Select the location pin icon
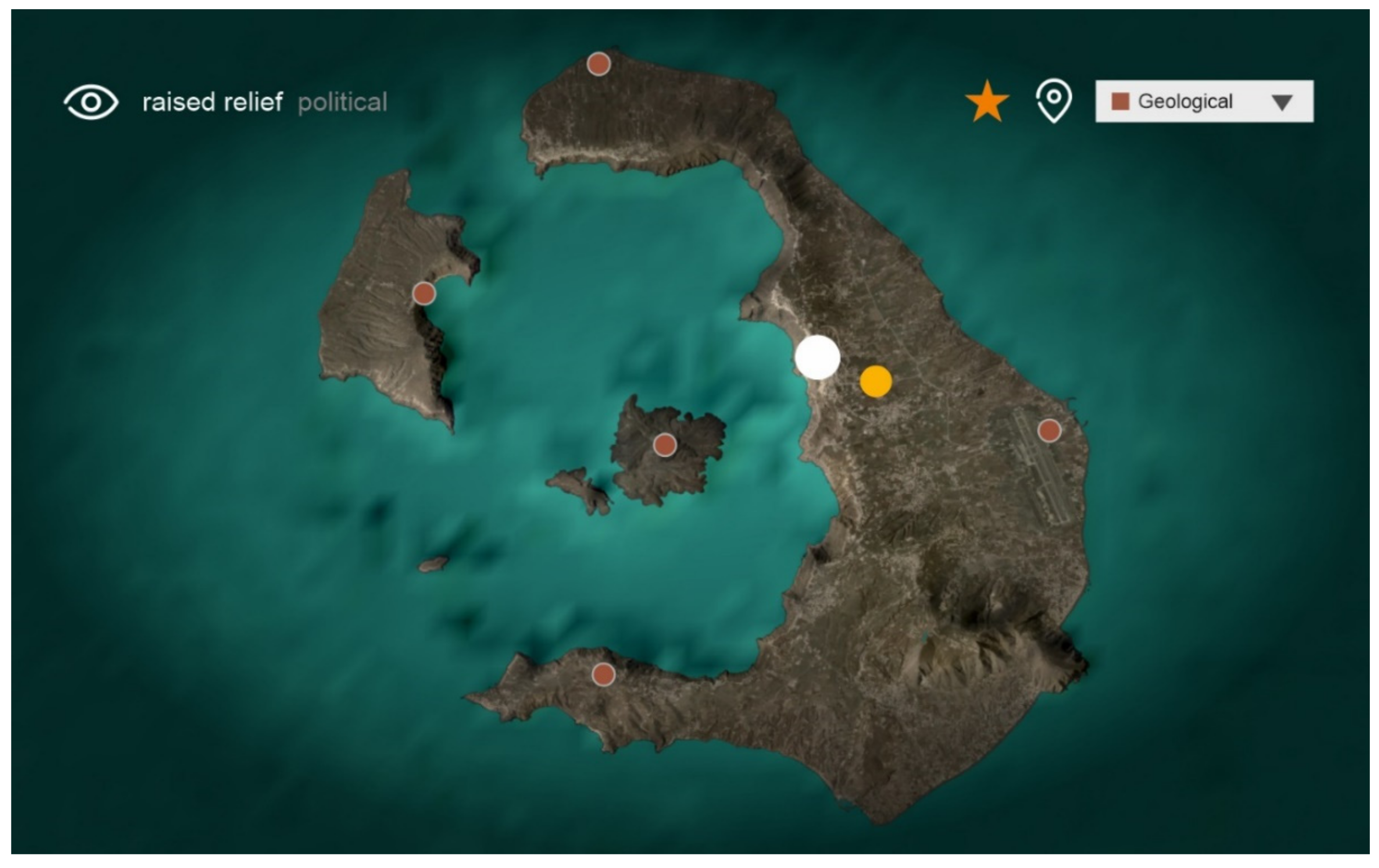Viewport: 1379px width, 868px height. (1054, 101)
